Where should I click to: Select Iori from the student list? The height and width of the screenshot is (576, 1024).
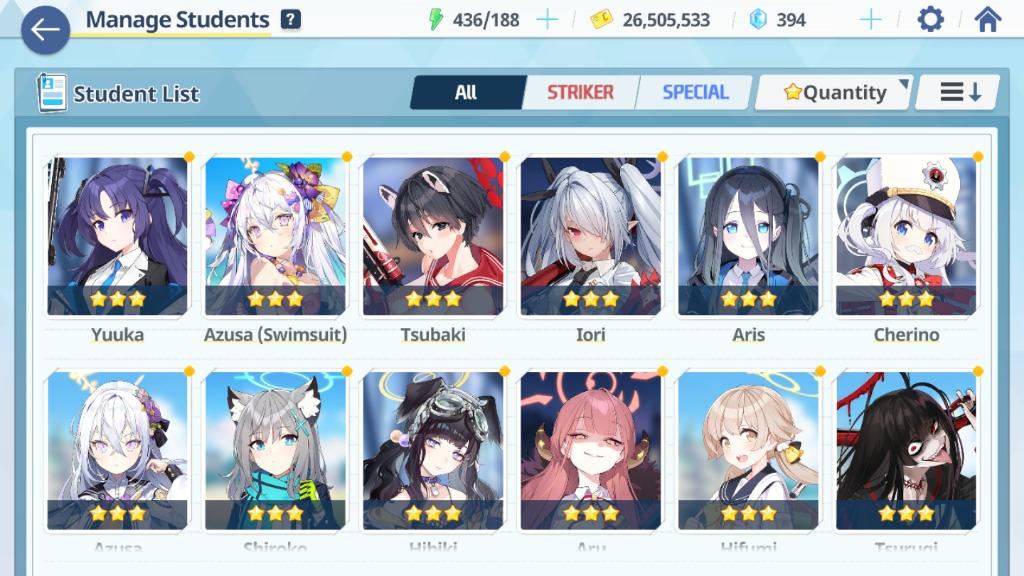tap(591, 236)
